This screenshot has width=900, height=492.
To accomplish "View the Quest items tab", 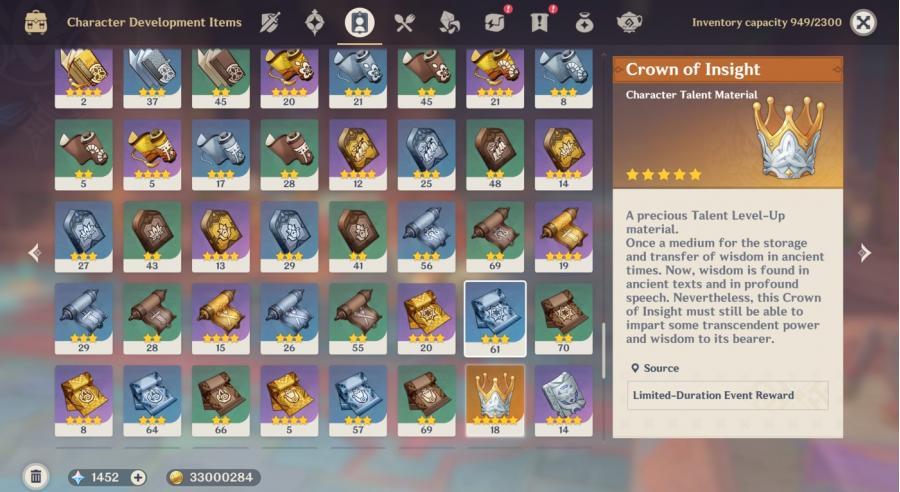I will (539, 22).
